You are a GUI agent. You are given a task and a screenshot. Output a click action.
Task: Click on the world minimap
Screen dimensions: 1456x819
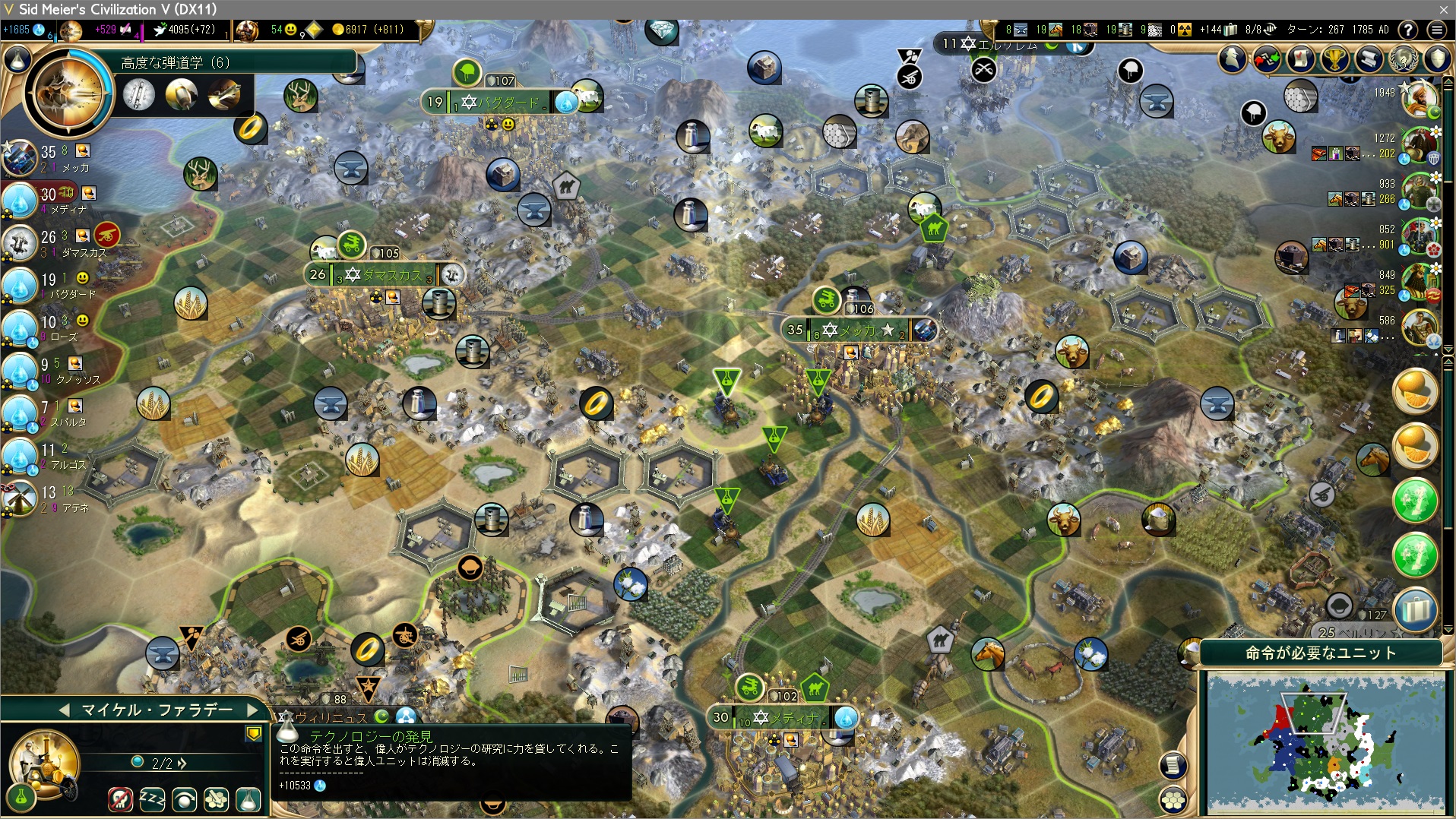(1325, 742)
